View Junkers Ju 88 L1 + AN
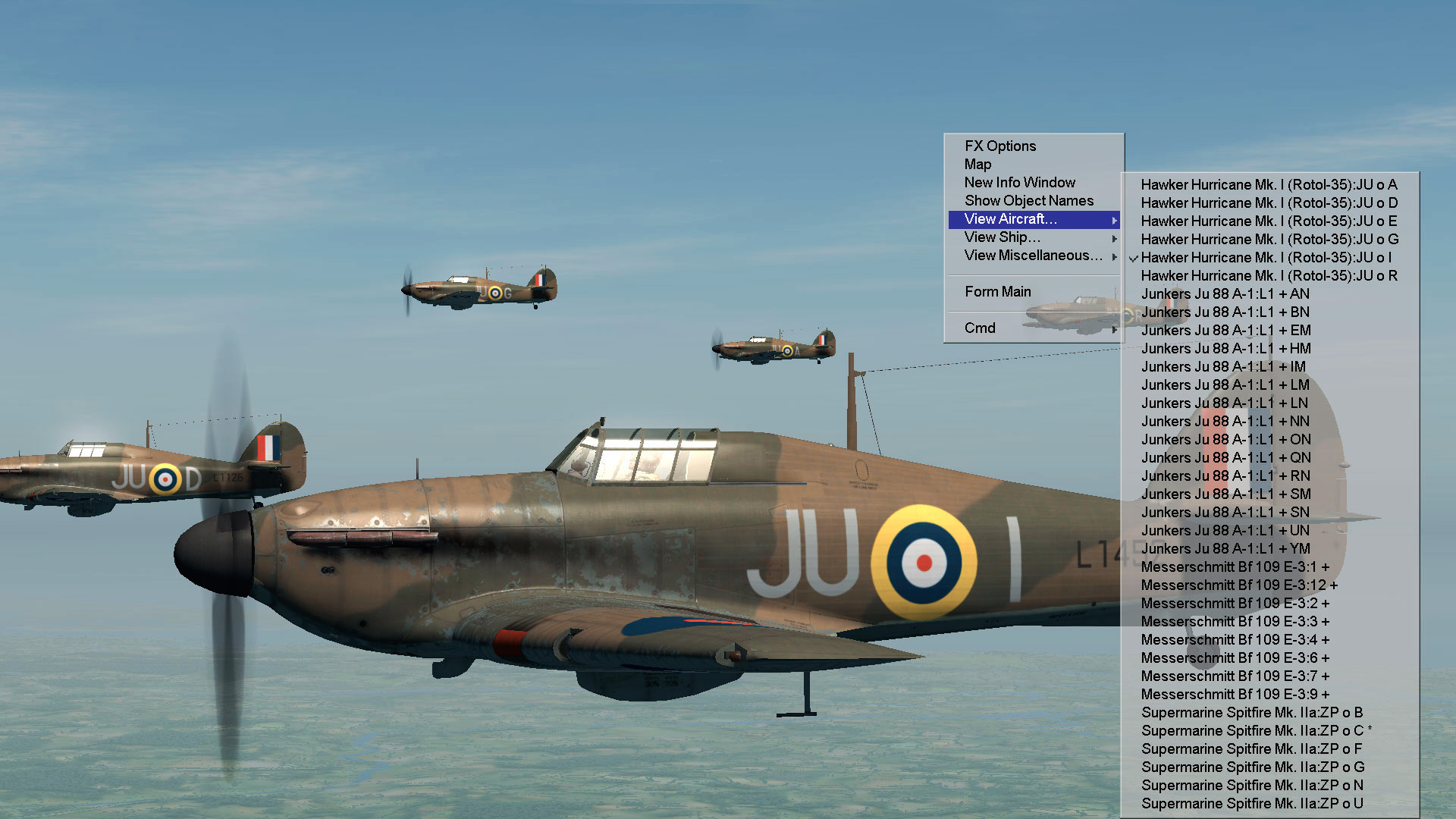 (1225, 294)
